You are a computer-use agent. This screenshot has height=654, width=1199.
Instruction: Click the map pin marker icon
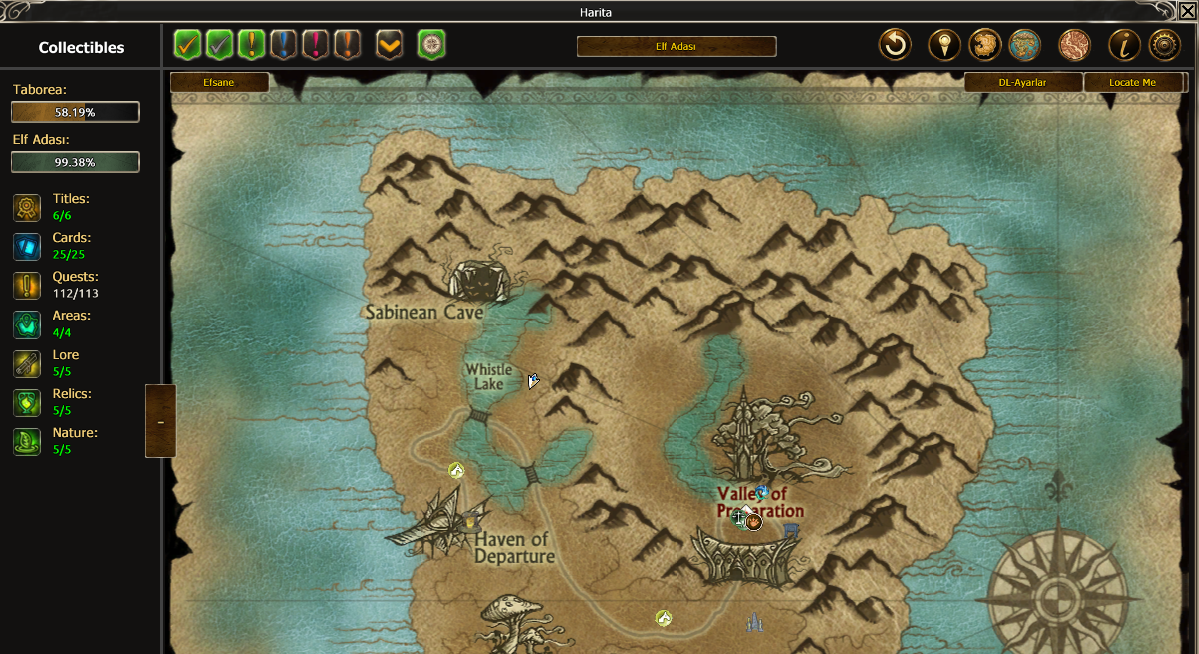[944, 45]
